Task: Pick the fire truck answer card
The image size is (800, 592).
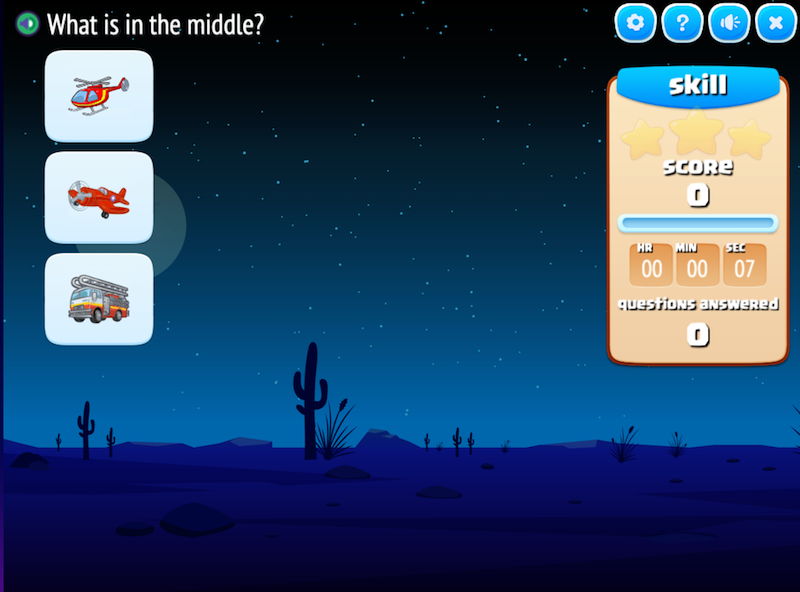Action: coord(99,299)
